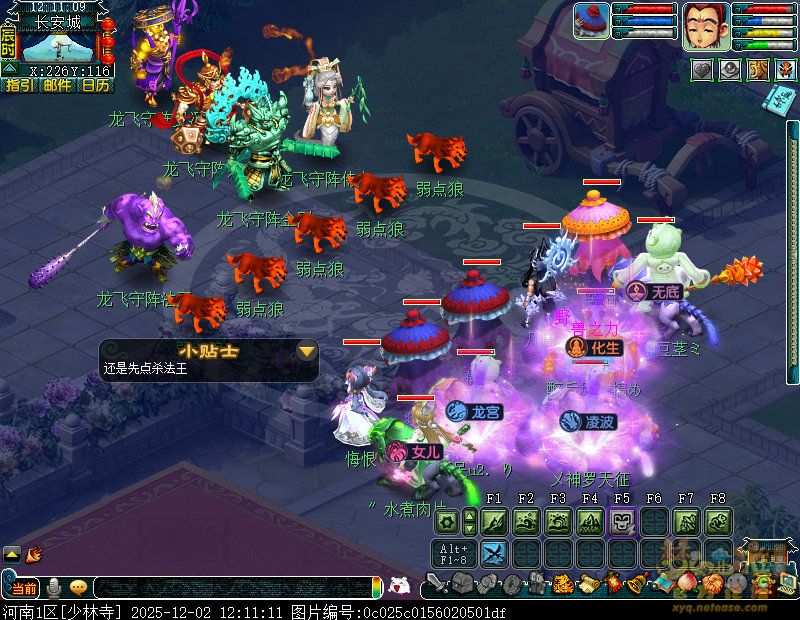
Task: Click the grey heart status icon
Action: tap(702, 69)
